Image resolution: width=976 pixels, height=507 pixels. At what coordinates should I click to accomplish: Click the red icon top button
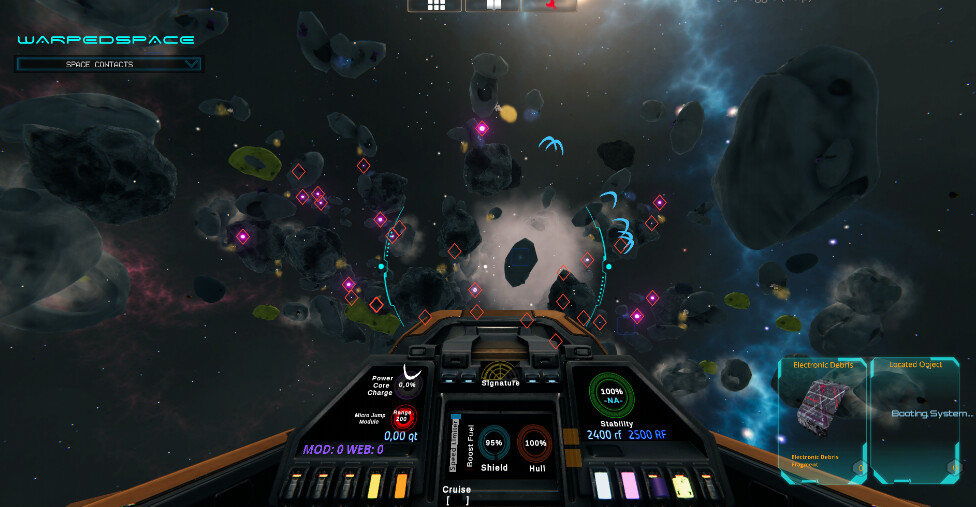(x=549, y=5)
